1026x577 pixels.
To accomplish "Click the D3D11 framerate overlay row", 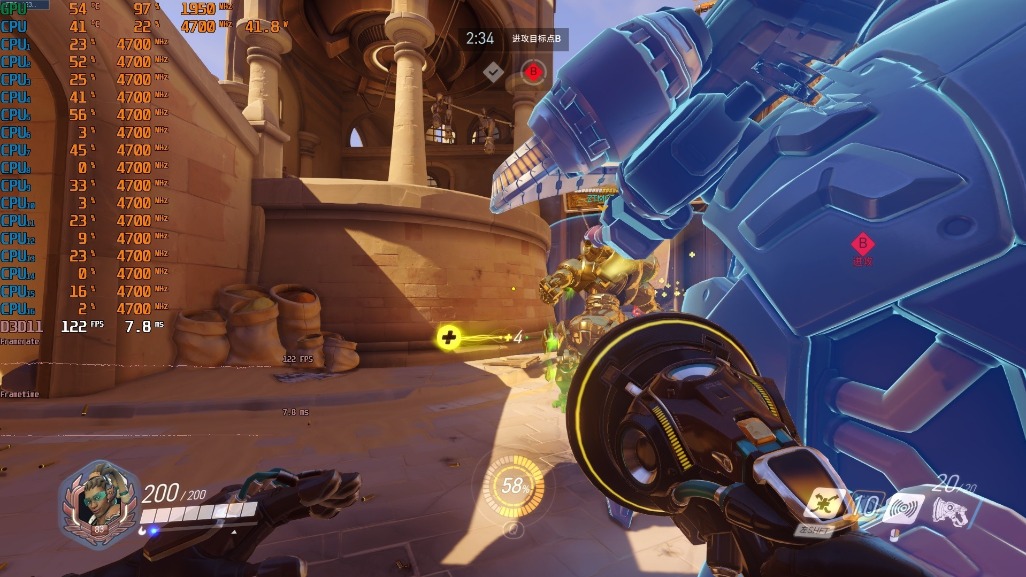I will point(80,326).
